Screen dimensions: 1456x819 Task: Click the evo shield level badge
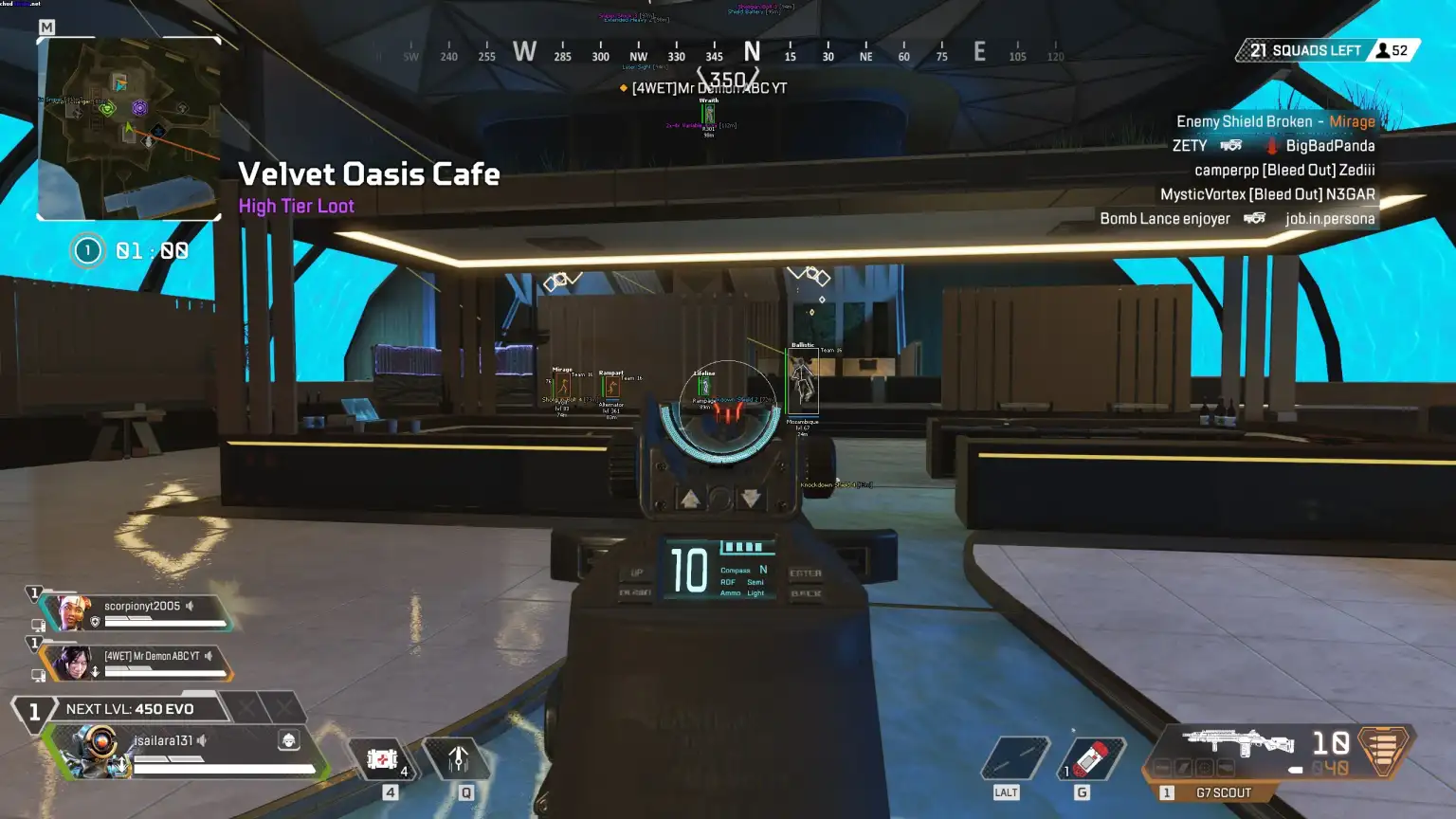[34, 711]
